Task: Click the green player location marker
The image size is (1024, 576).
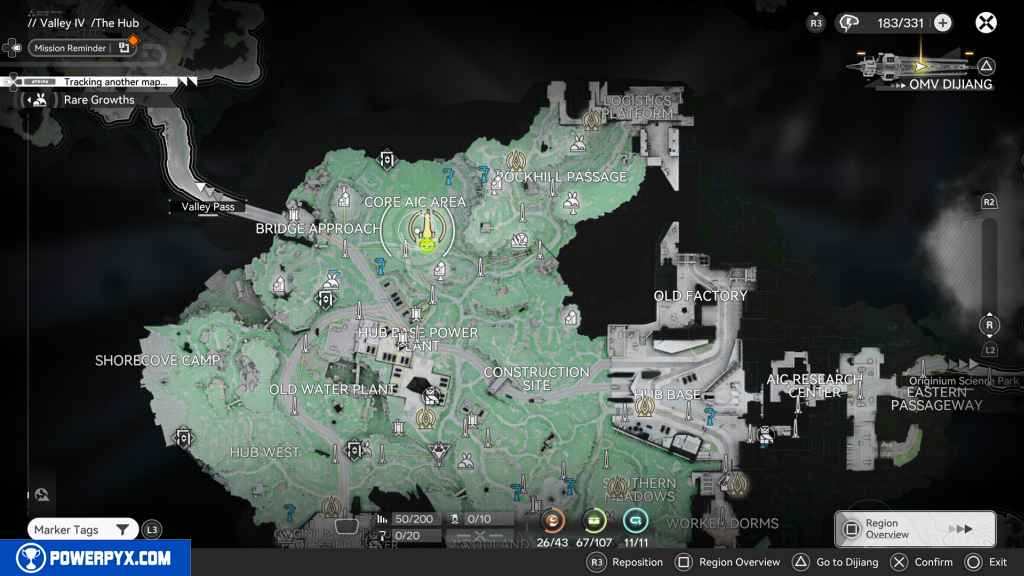Action: point(426,241)
